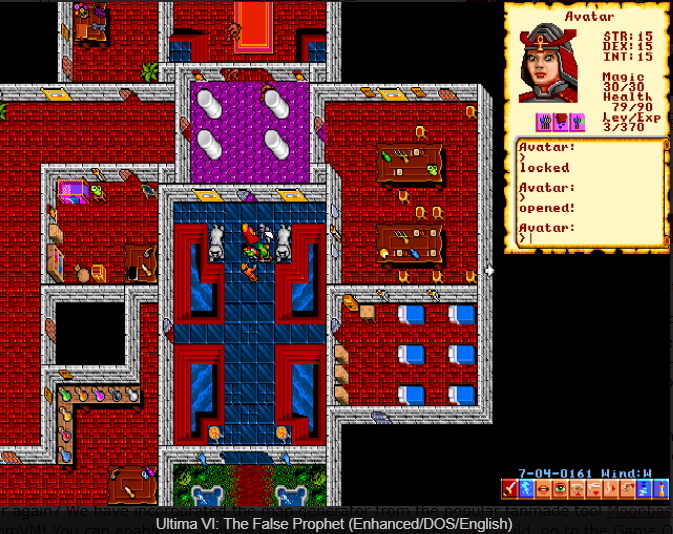The image size is (673, 534).
Task: Activate the lips Talk command
Action: pos(543,489)
